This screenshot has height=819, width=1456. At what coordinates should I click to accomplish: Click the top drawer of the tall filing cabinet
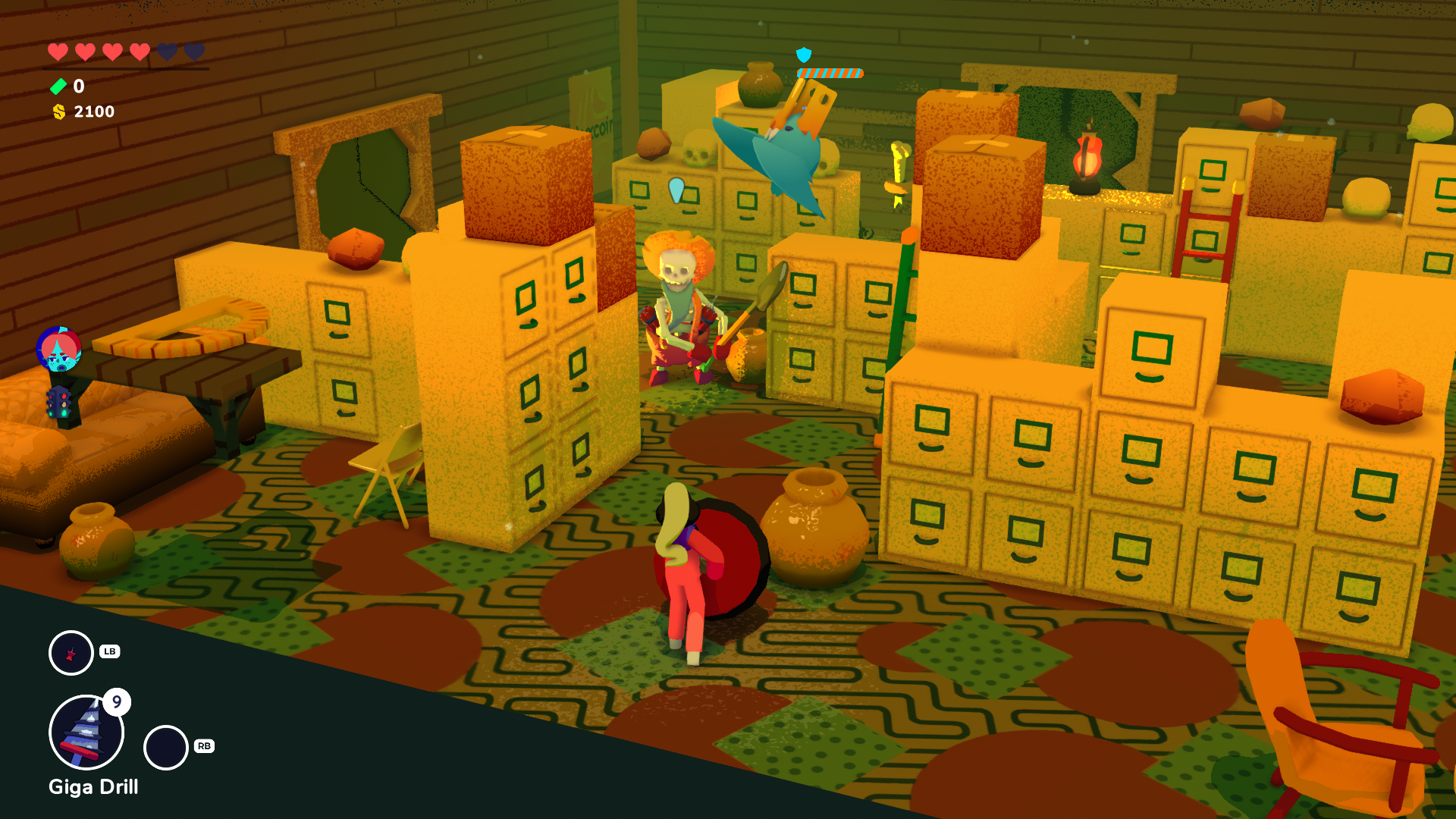click(524, 296)
